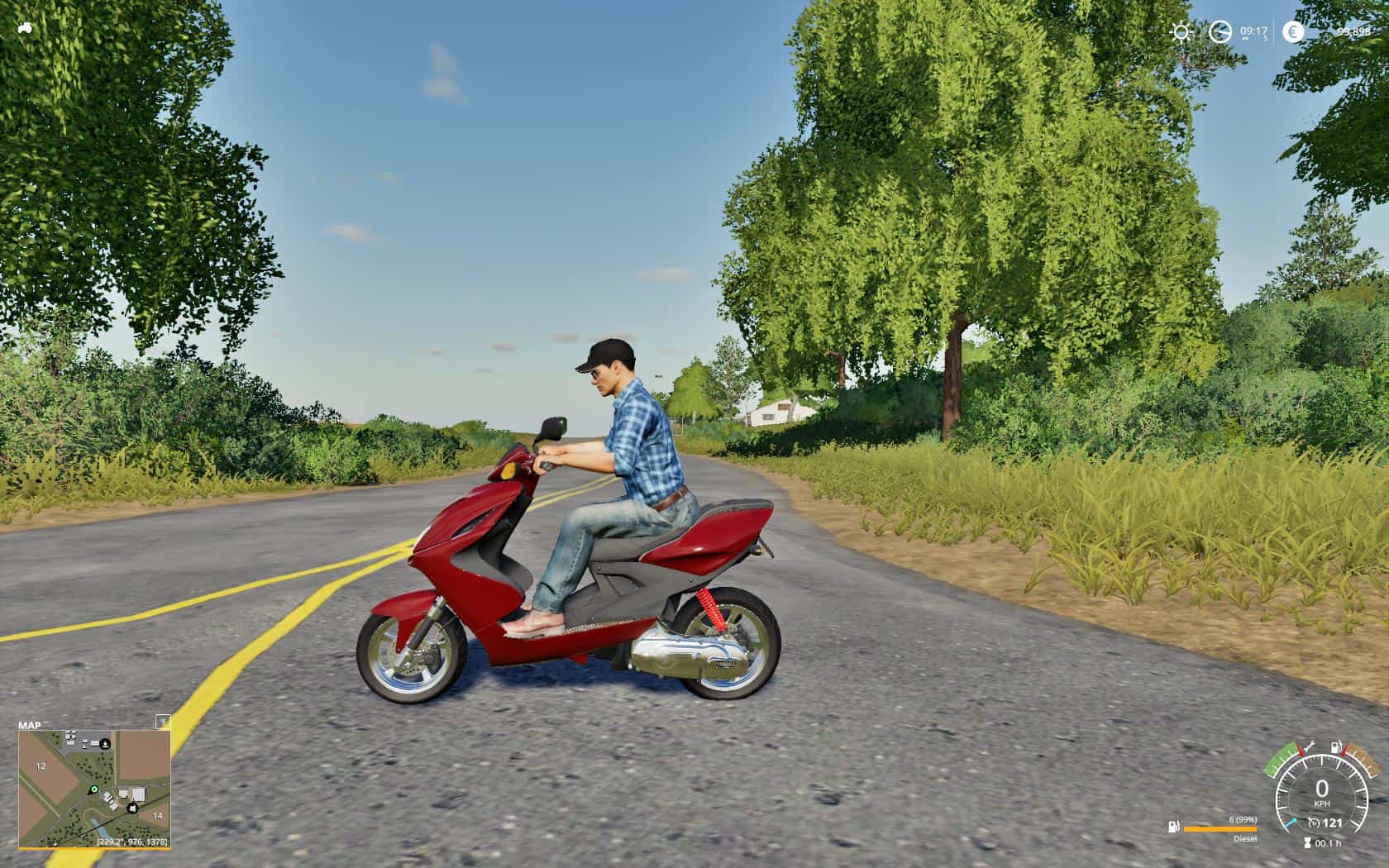Select the tractor shop marker on the minimap
1389x868 pixels.
tap(105, 743)
